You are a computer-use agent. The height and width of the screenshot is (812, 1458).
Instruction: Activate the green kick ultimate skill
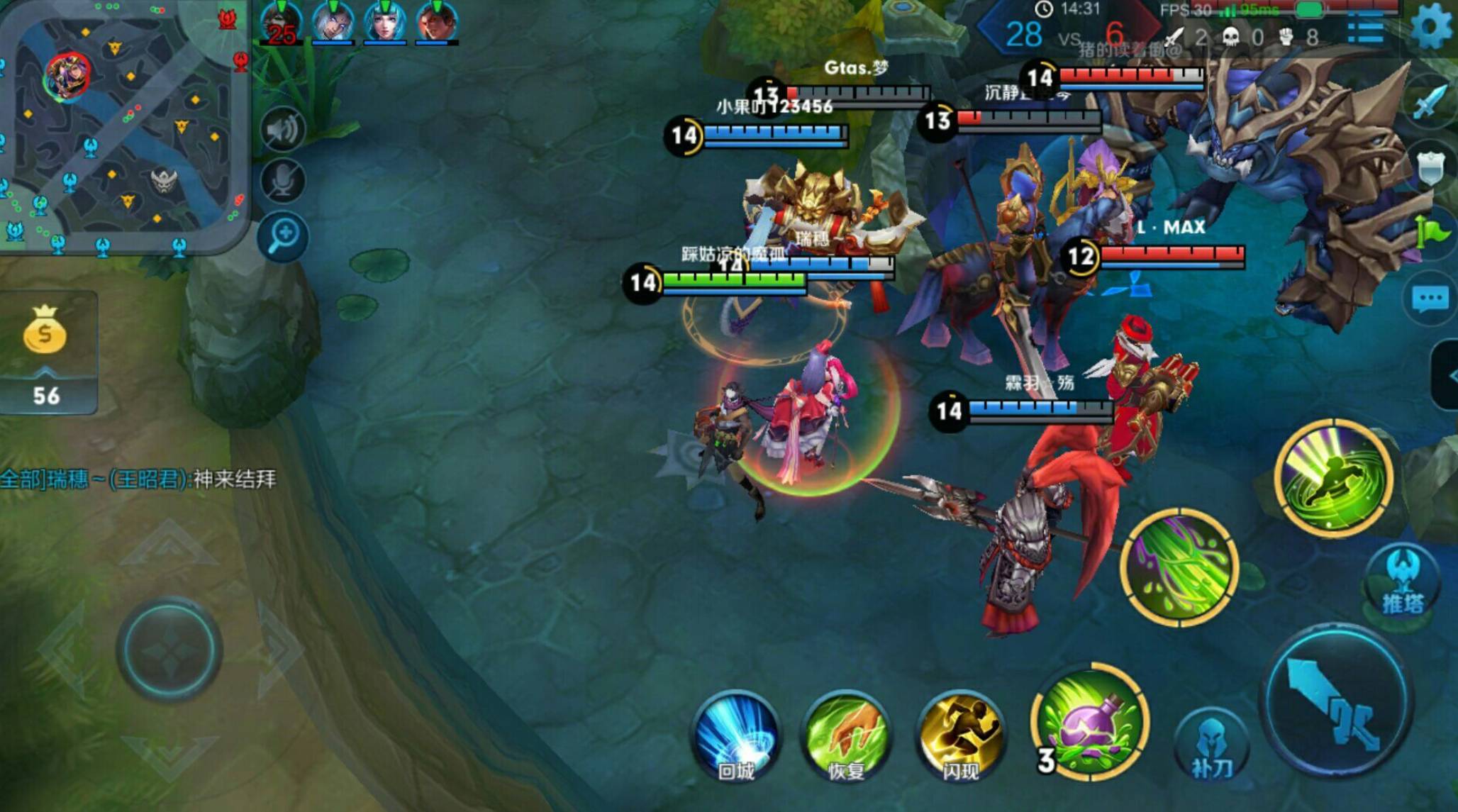point(1333,478)
